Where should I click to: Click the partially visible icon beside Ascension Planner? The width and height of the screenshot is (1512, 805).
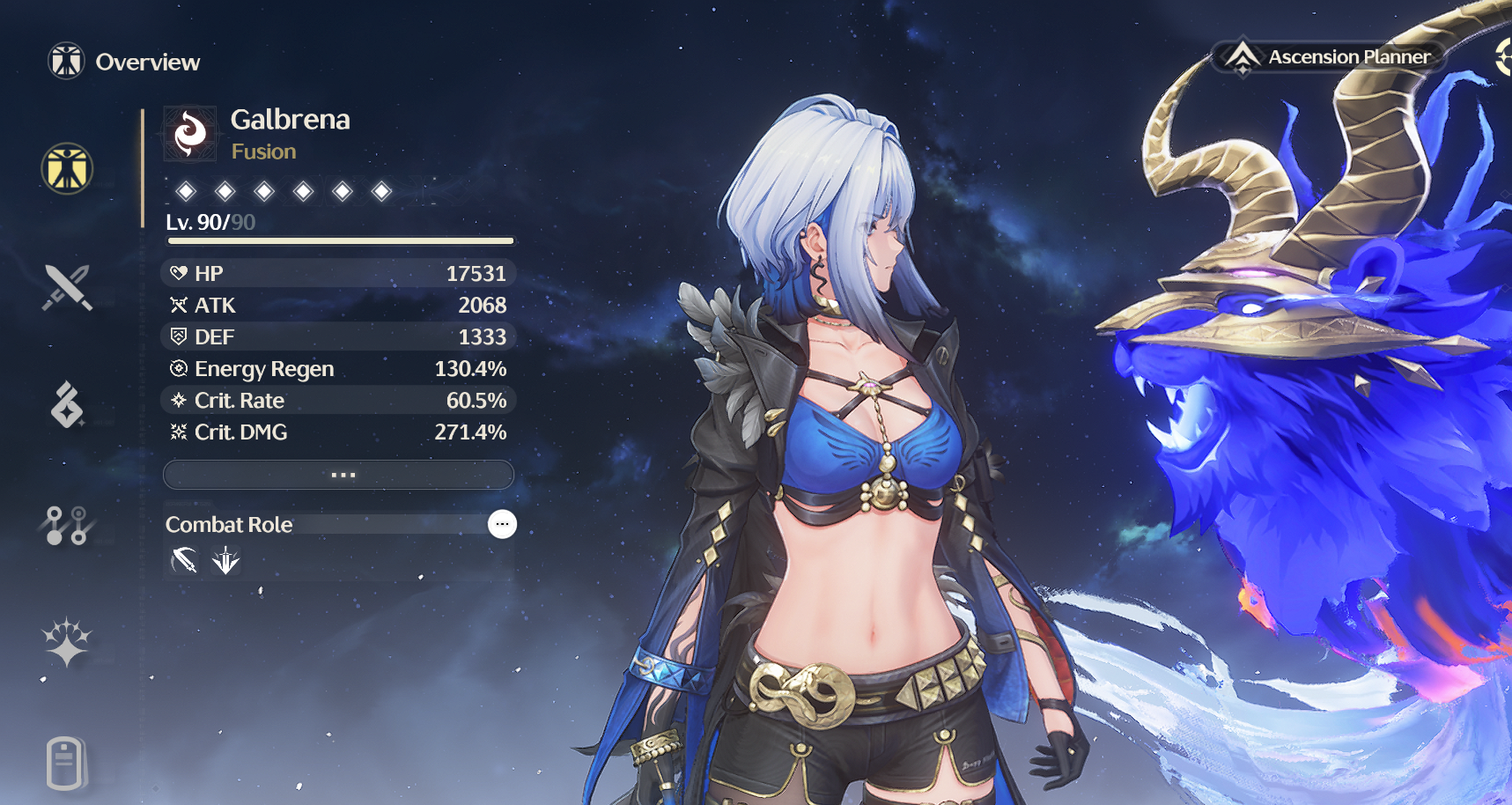(1503, 57)
